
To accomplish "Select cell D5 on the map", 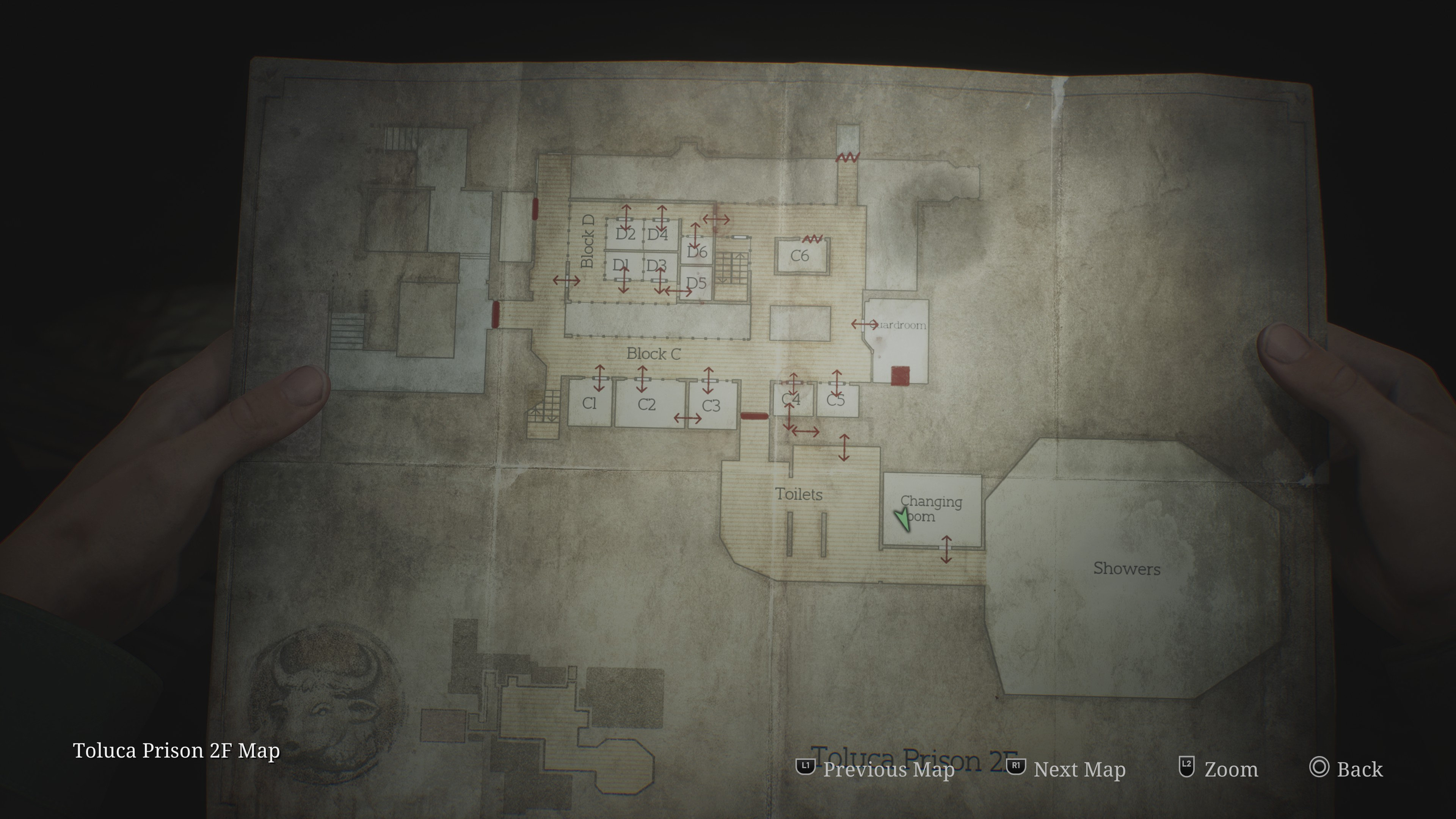I will point(697,283).
